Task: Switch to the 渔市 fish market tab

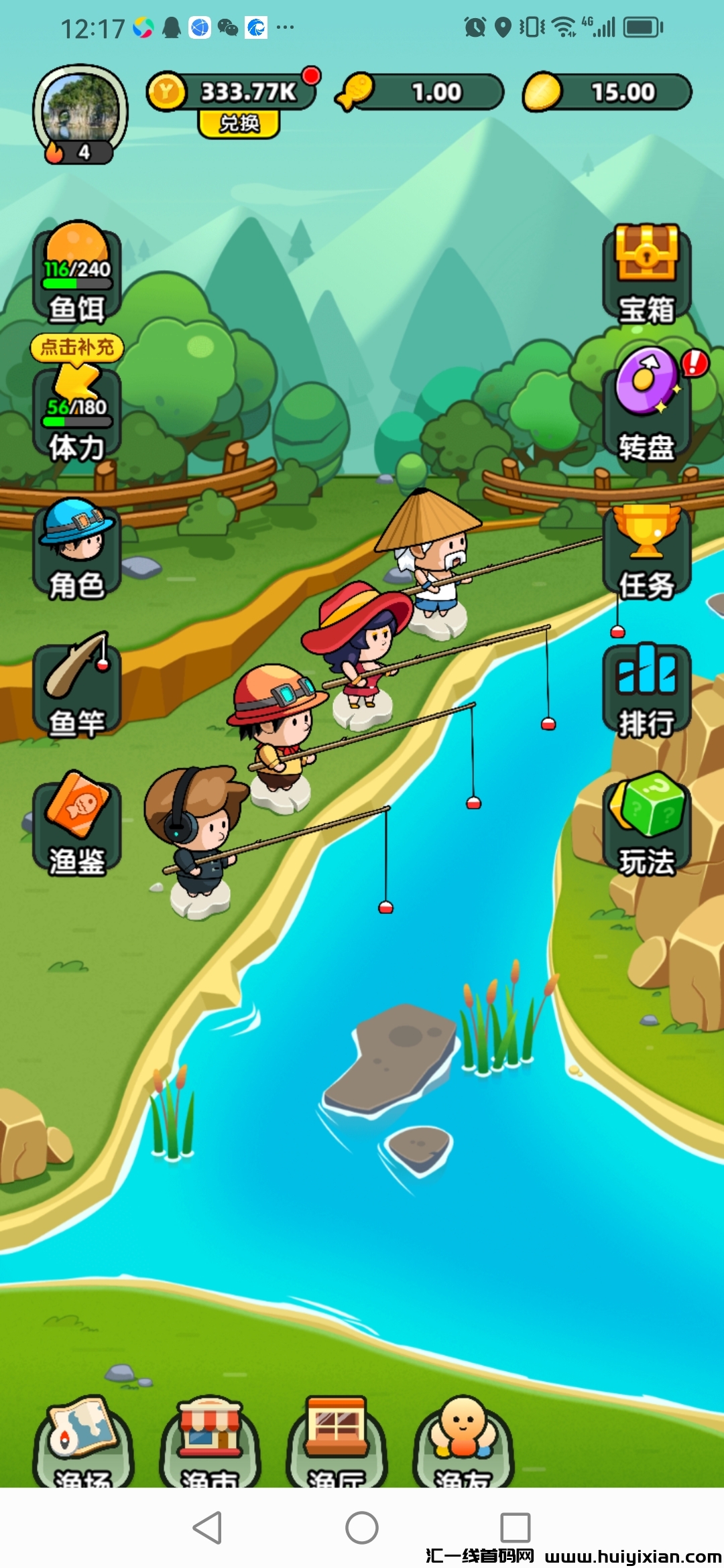Action: [209, 1441]
